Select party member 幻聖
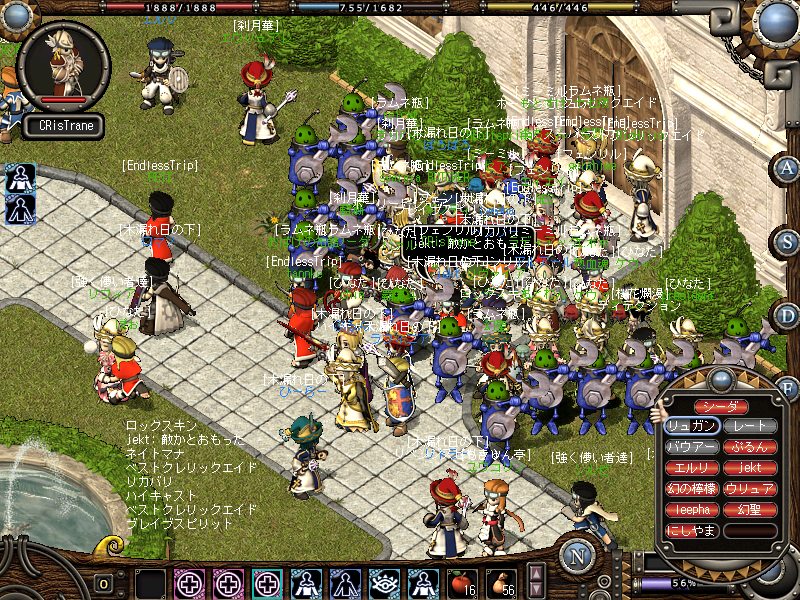800x600 pixels. [x=750, y=510]
